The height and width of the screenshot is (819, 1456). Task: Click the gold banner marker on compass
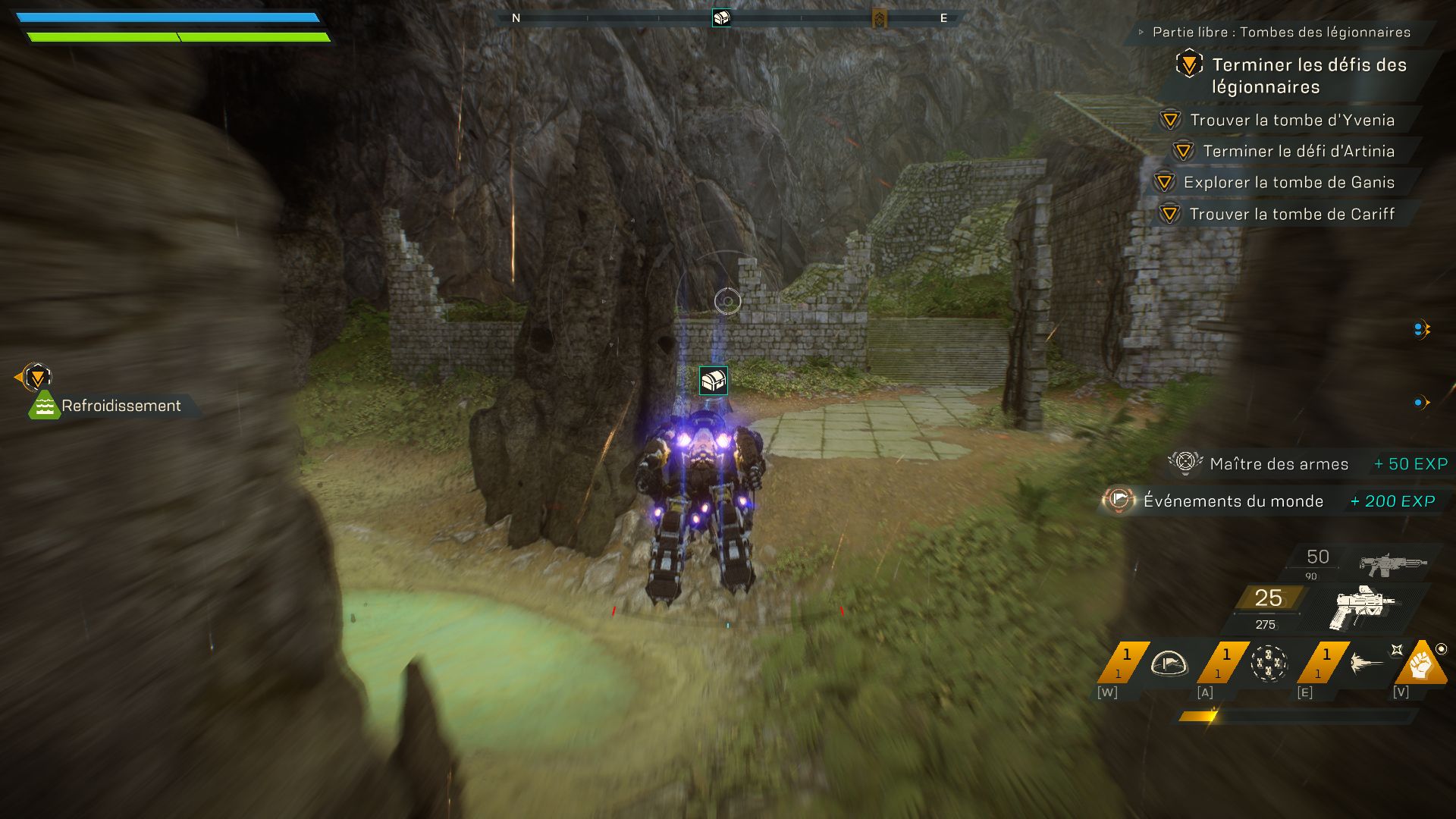pos(879,18)
